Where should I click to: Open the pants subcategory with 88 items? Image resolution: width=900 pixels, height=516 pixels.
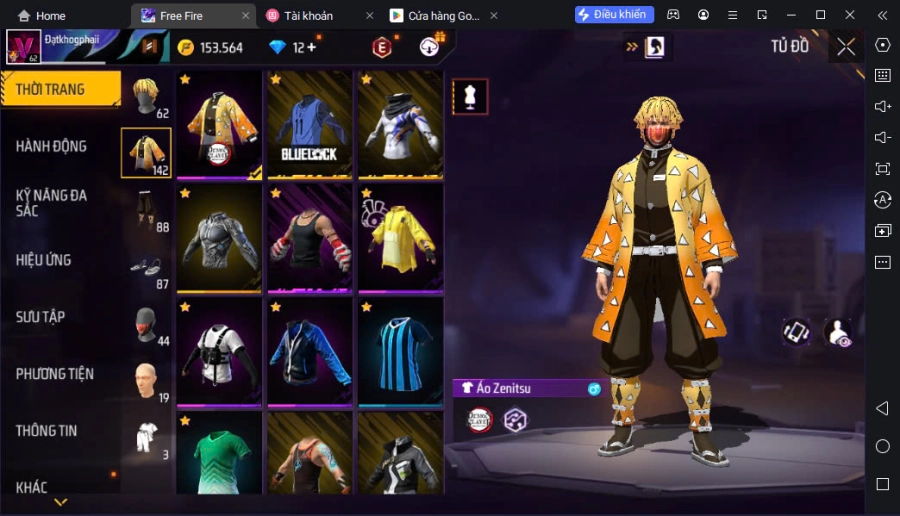pos(147,211)
